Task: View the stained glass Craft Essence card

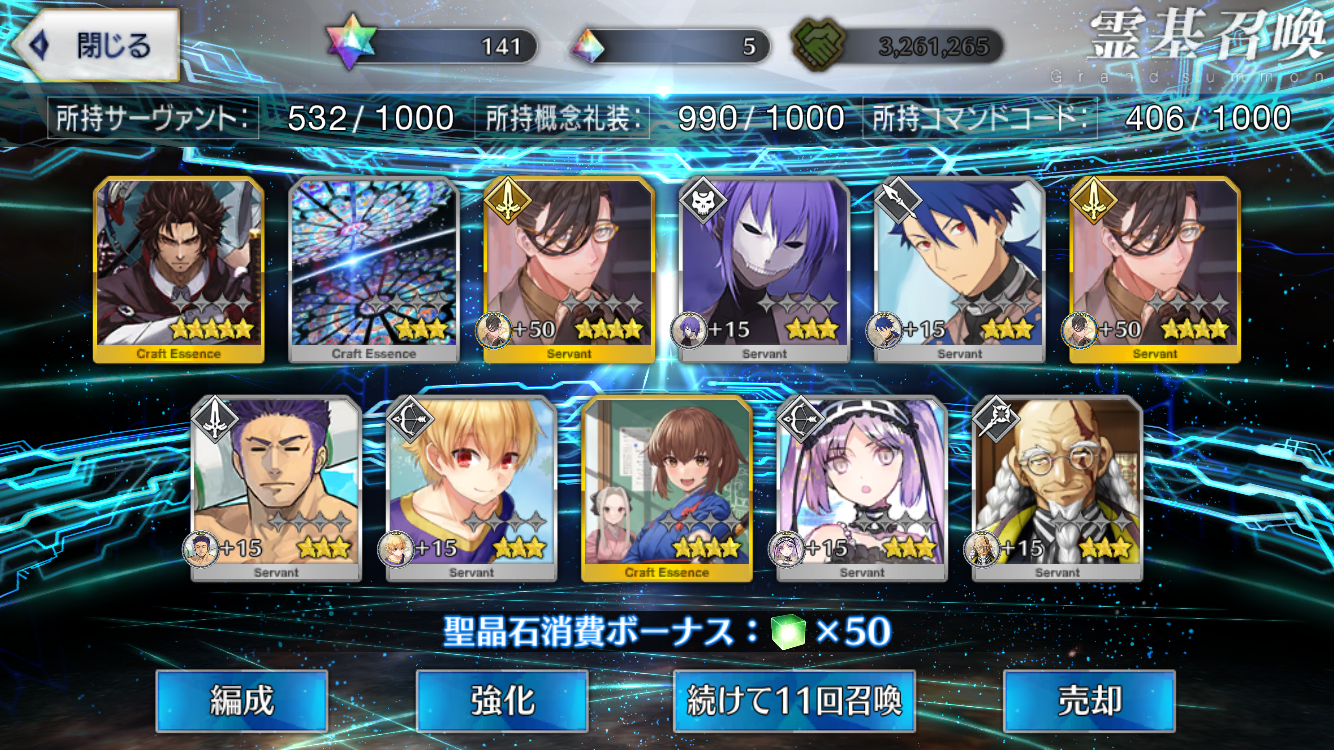Action: click(374, 268)
